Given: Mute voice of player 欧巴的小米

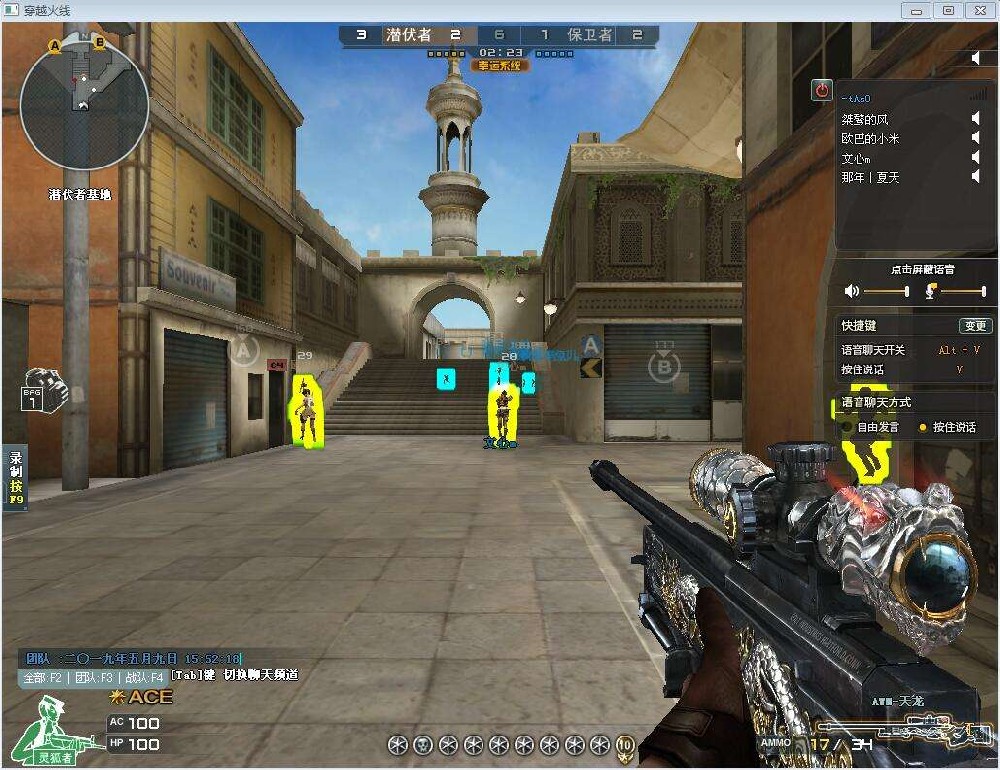Looking at the screenshot, I should coord(976,138).
